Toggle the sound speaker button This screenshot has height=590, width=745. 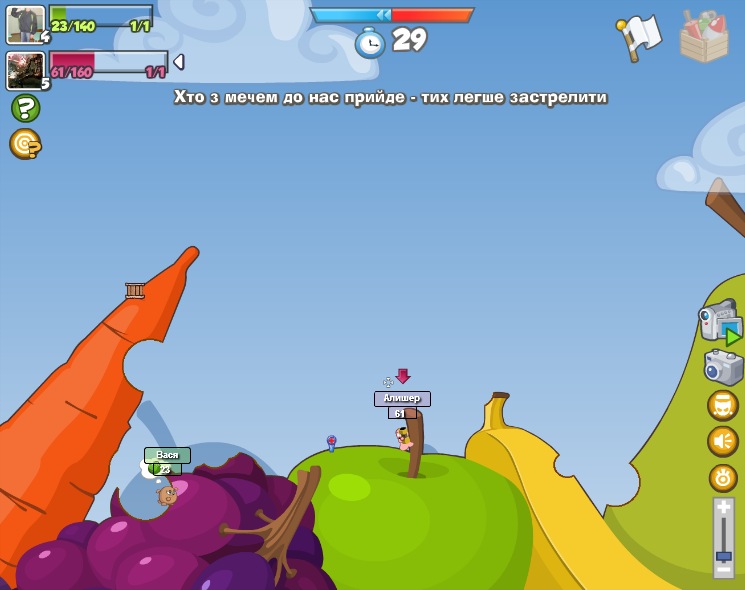(x=723, y=441)
